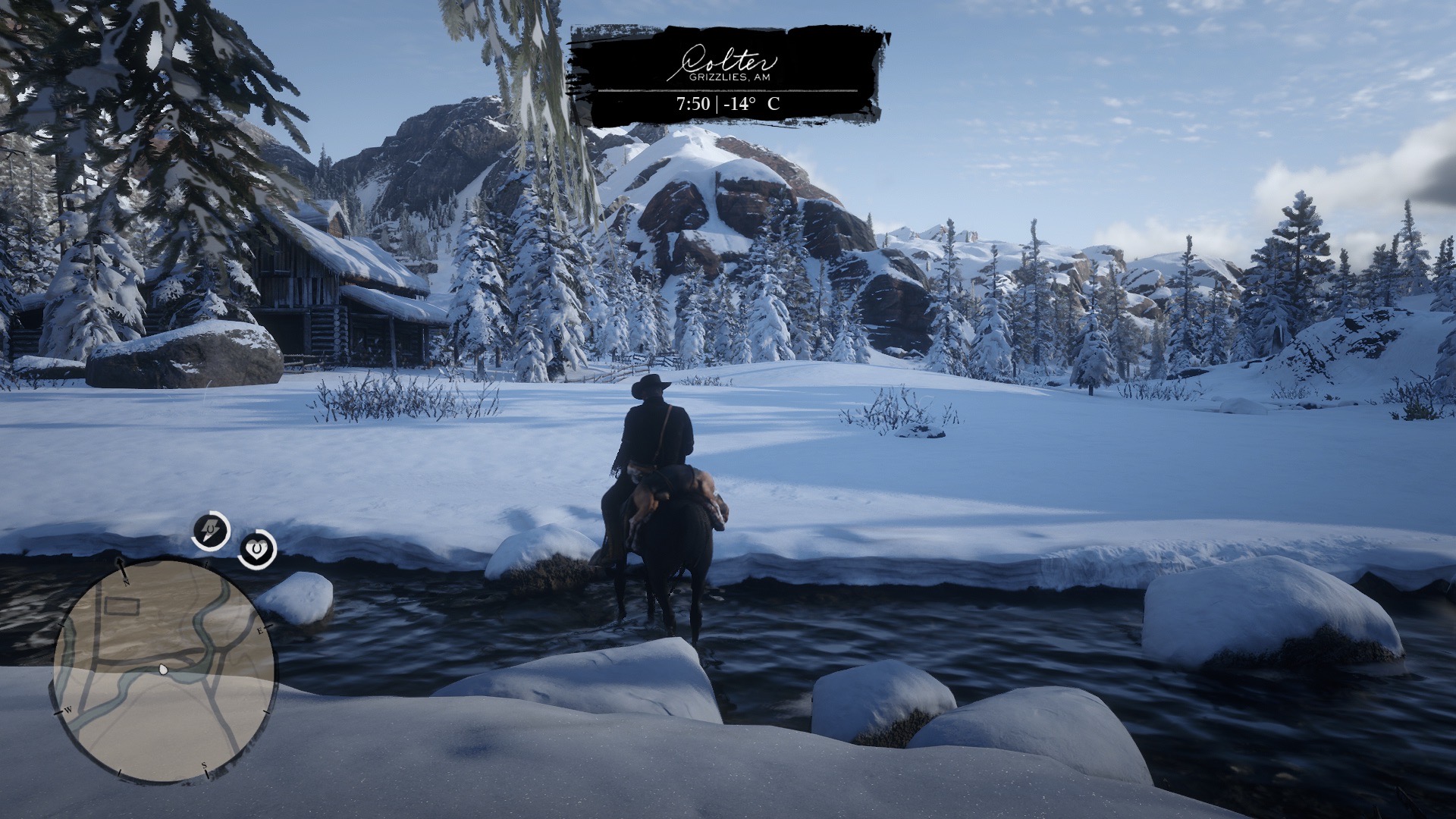Select the horse stamina lightning bolt icon
1456x819 pixels.
click(x=210, y=531)
